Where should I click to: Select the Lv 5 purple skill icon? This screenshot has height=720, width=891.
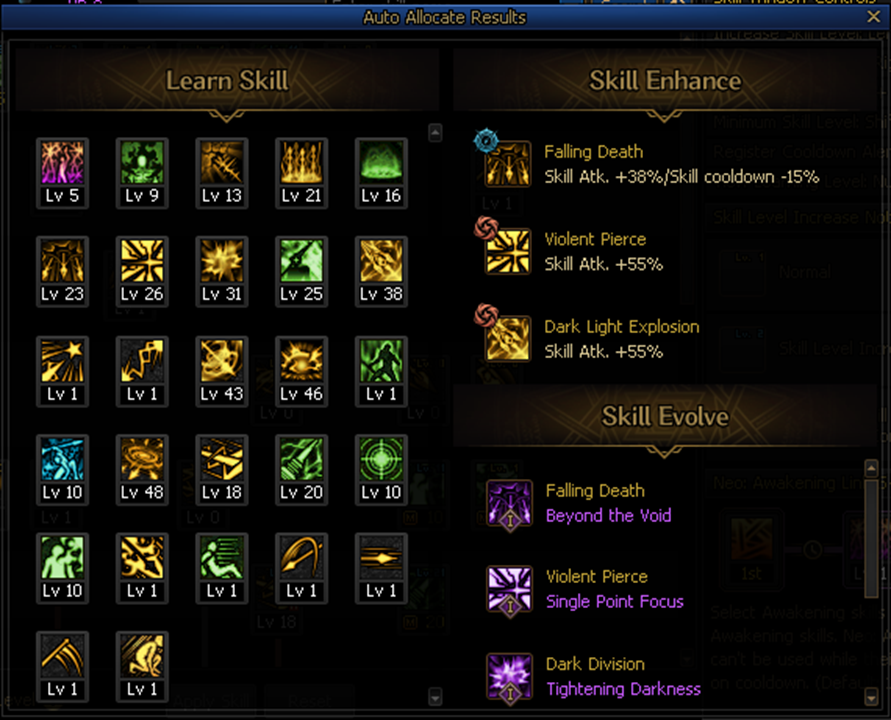coord(62,163)
